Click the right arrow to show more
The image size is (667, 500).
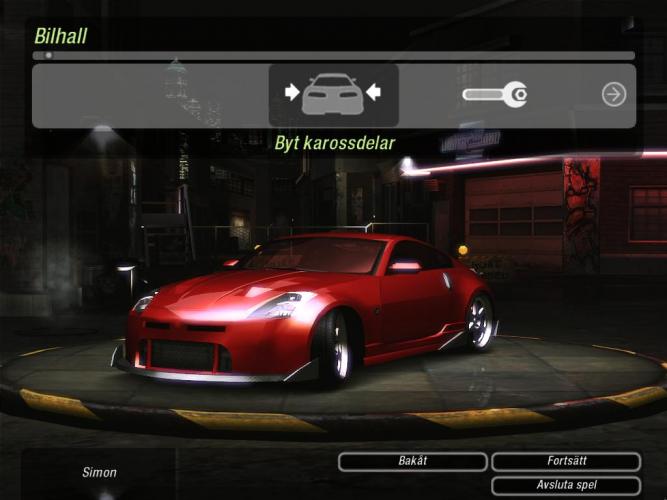(613, 95)
